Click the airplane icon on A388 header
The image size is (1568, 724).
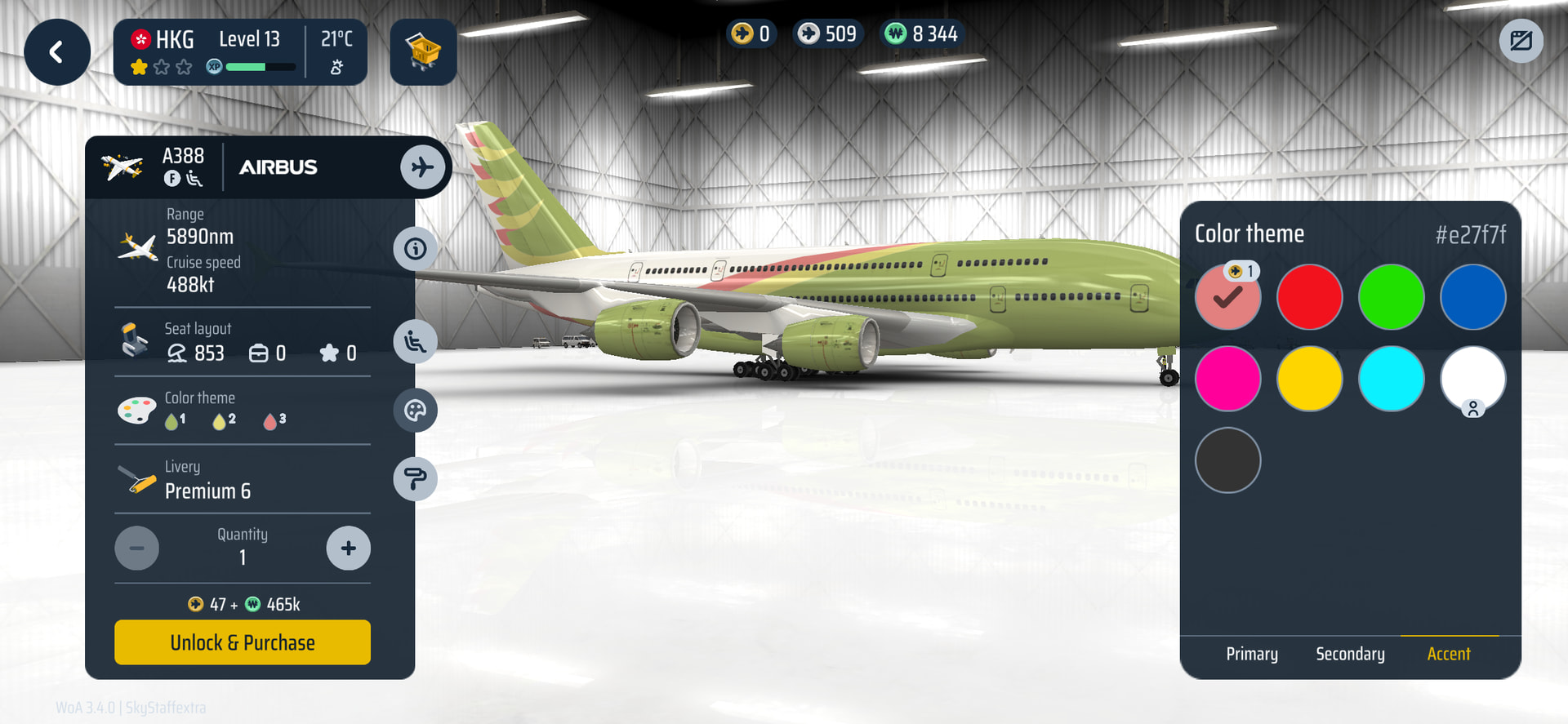[422, 167]
